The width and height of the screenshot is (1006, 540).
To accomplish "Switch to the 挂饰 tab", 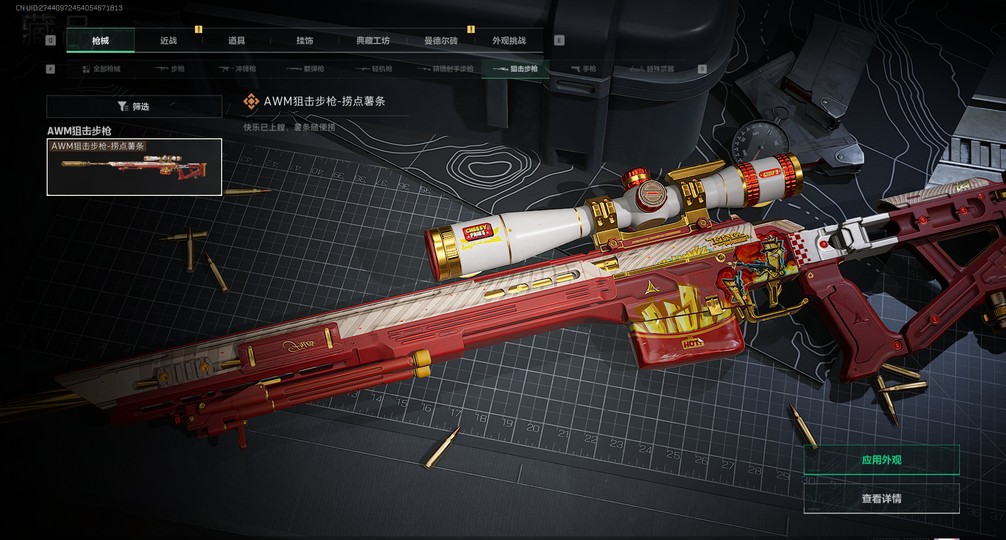I will tap(304, 41).
